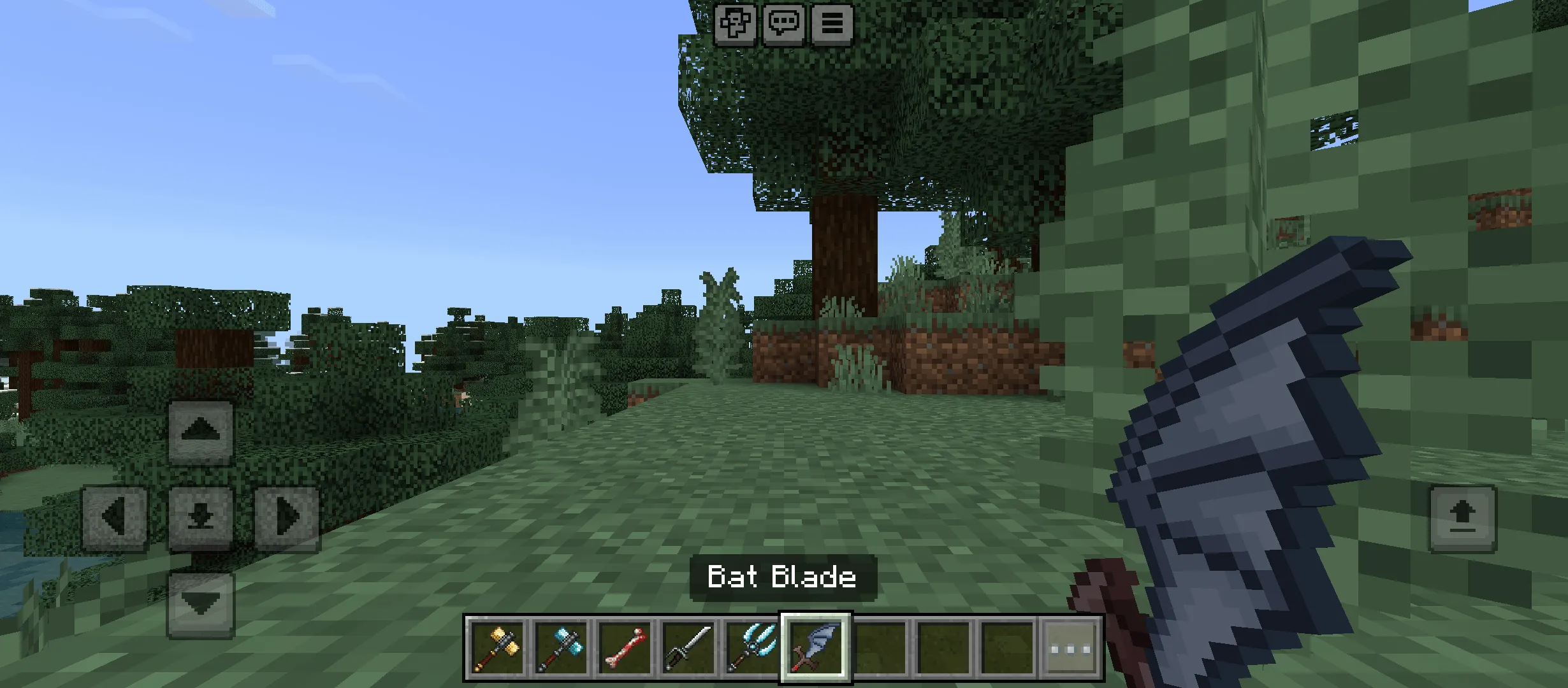Open the emote picker icon
The width and height of the screenshot is (1568, 688).
pos(737,25)
